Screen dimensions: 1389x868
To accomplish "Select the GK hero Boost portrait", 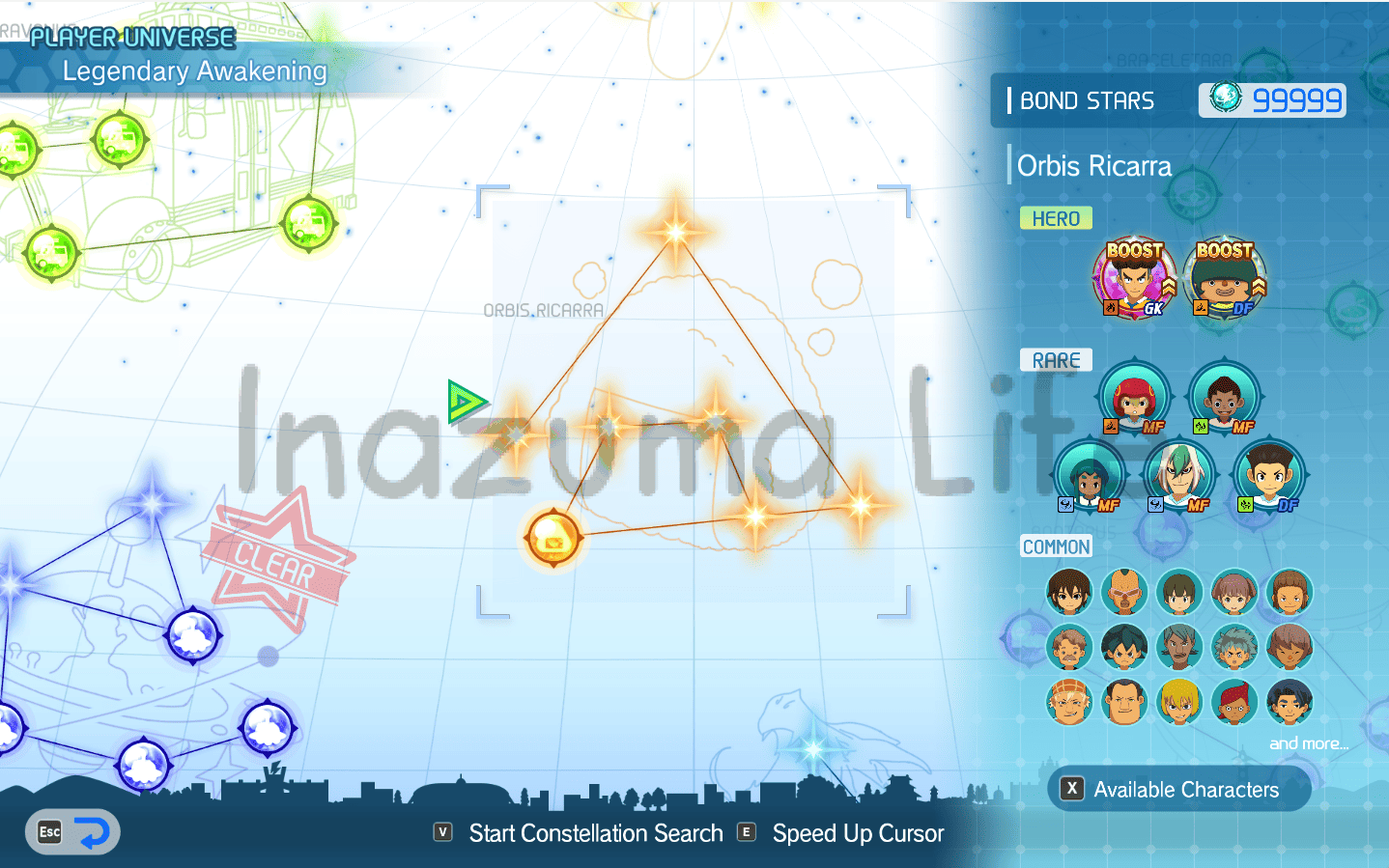I will click(x=1135, y=279).
